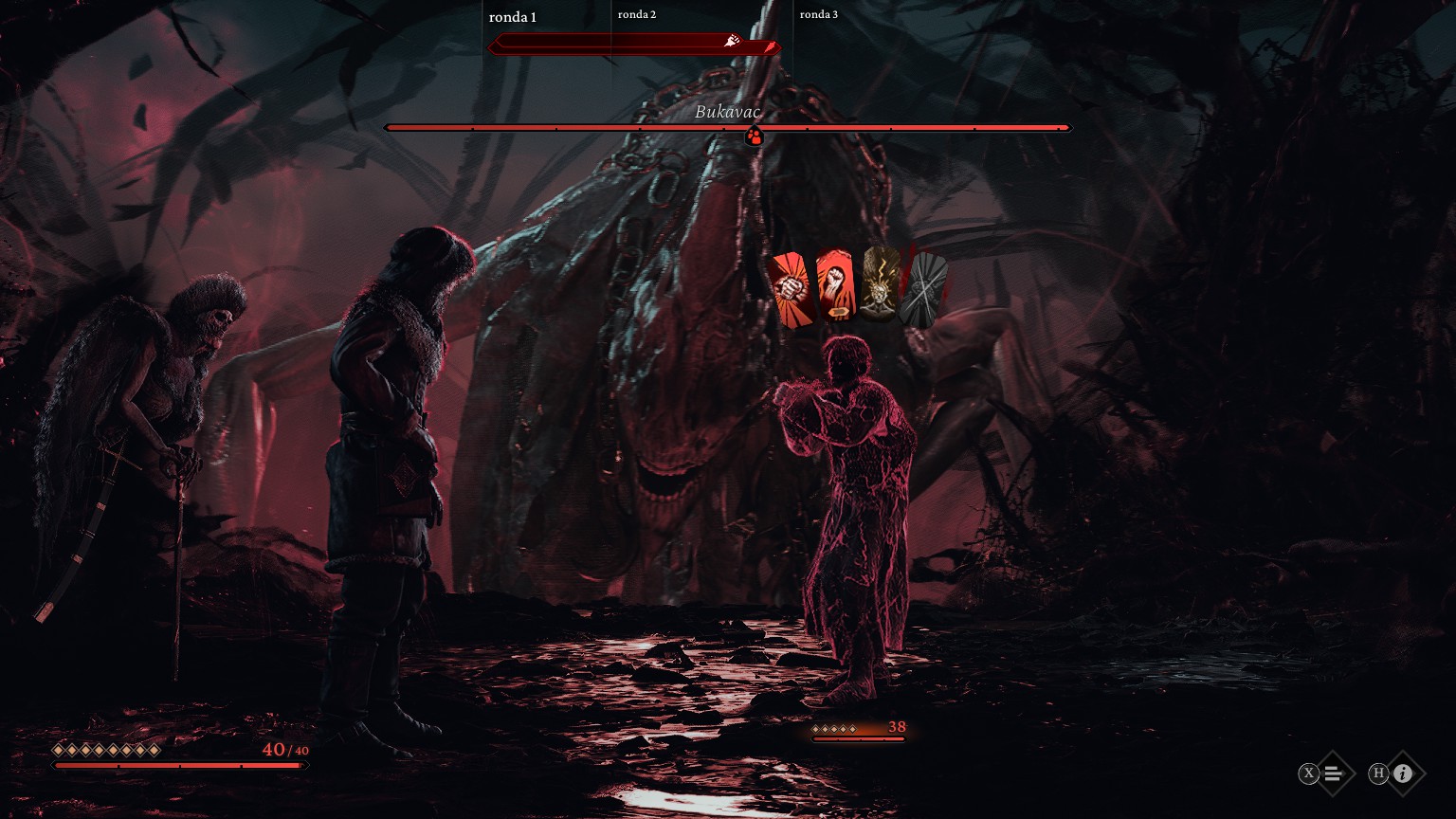This screenshot has height=819, width=1456.
Task: Open the three-line list menu button
Action: coord(1333,773)
